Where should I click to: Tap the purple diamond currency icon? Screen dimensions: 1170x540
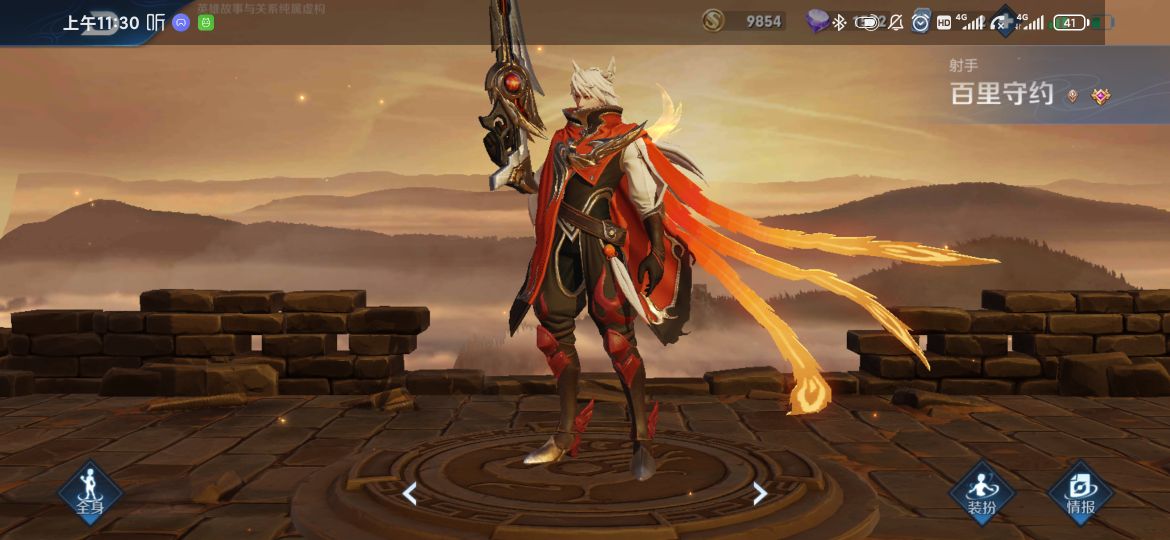point(819,21)
